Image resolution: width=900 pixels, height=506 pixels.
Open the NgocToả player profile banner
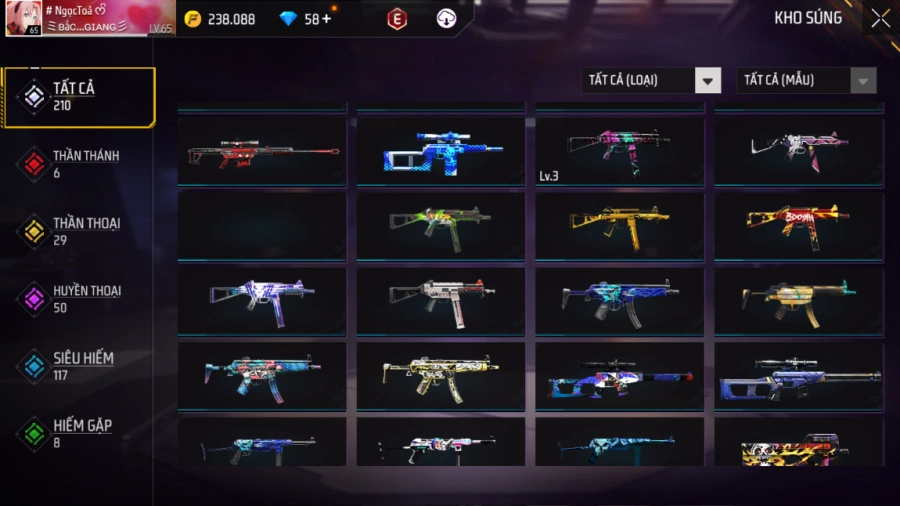(x=90, y=19)
